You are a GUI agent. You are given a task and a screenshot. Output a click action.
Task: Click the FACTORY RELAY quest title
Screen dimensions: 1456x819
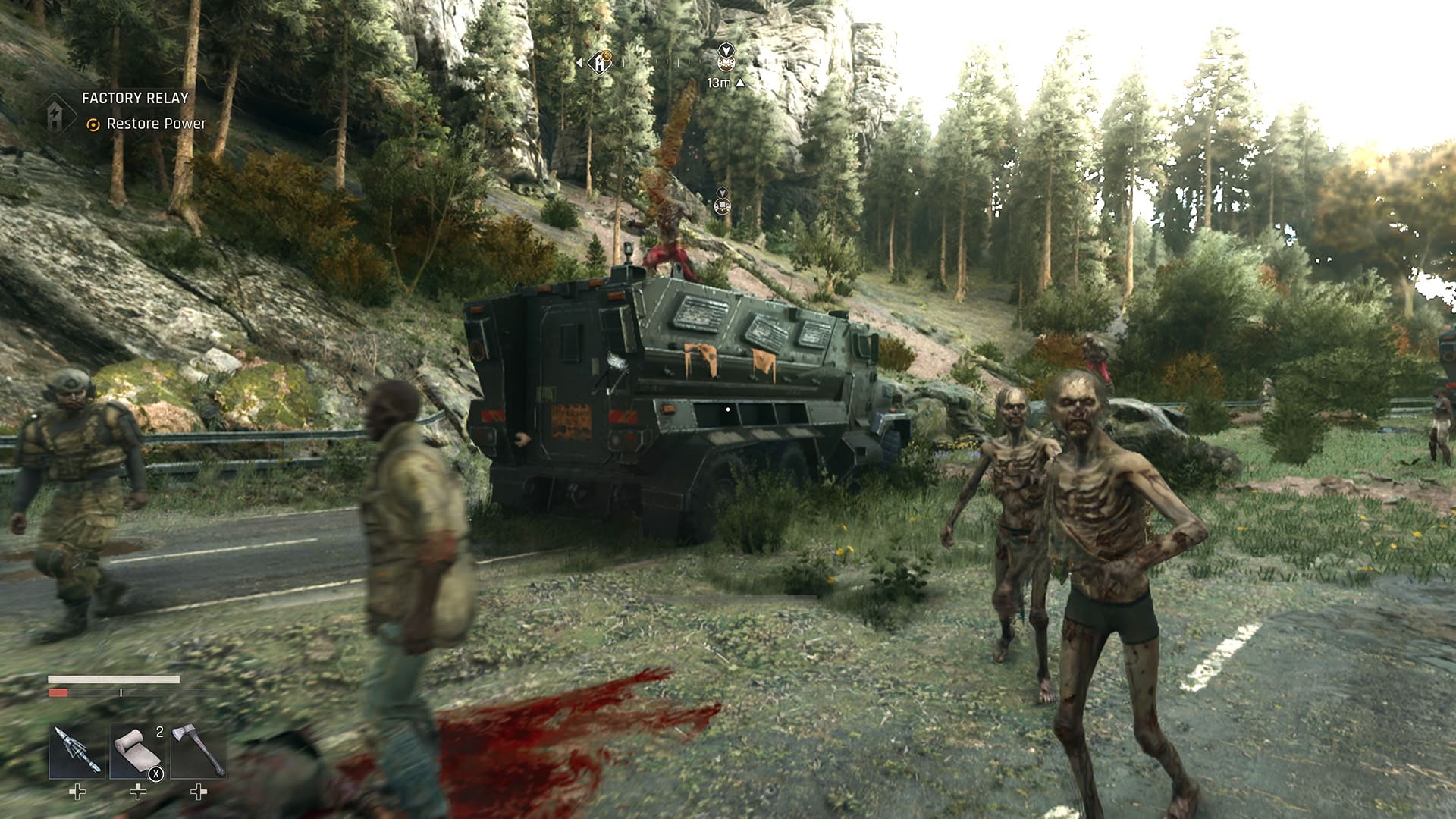coord(134,98)
